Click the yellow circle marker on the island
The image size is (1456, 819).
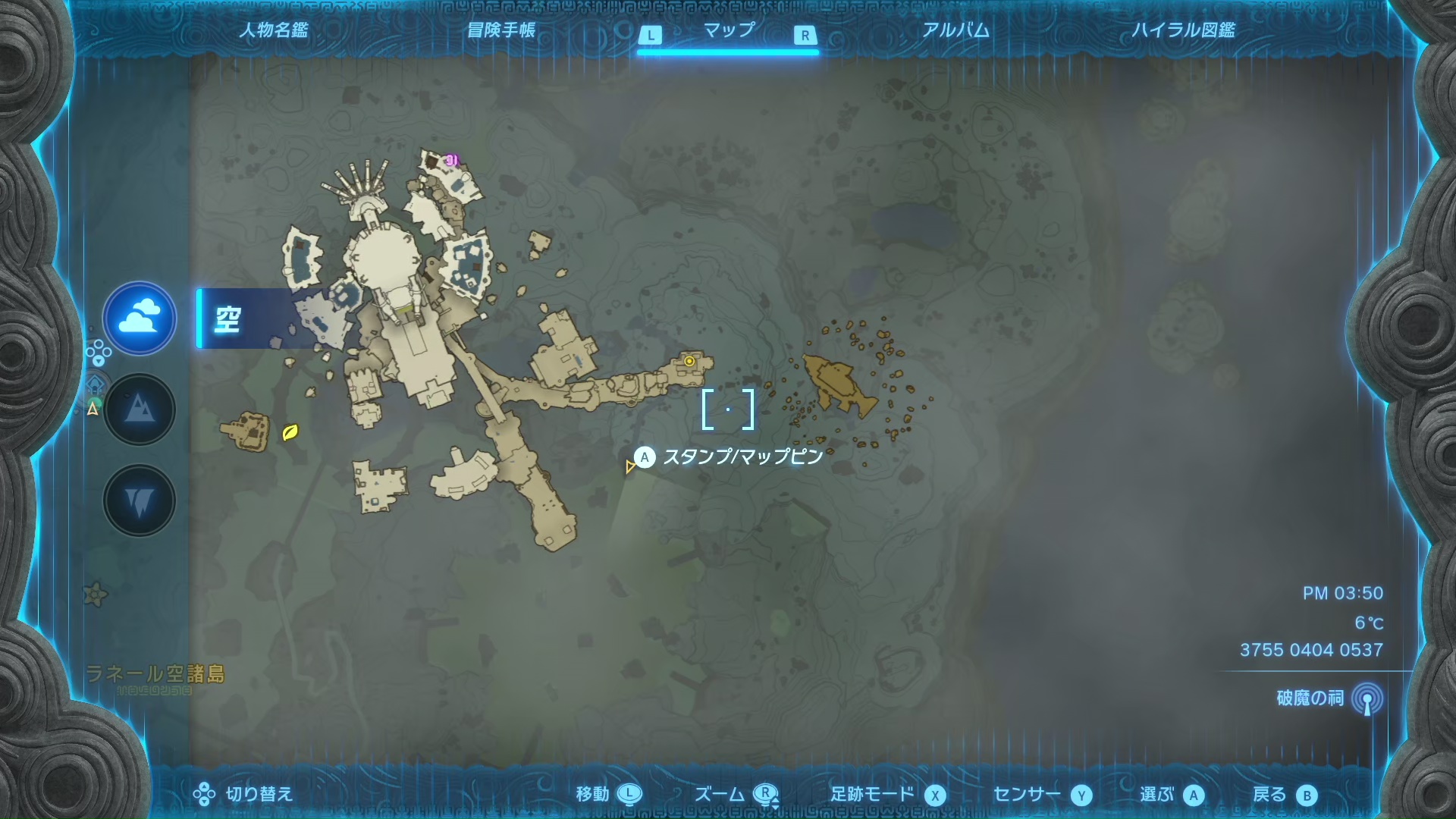(689, 362)
